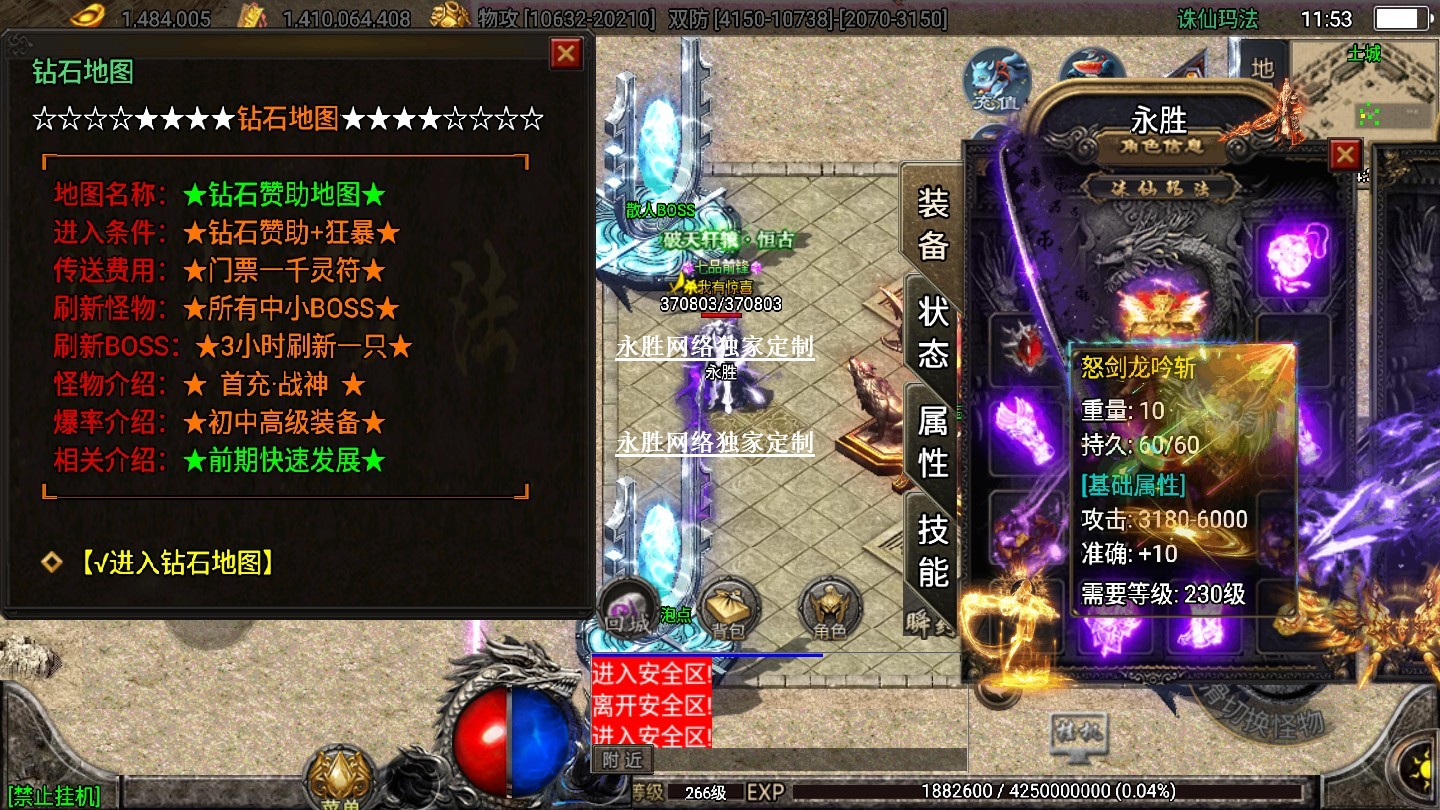The image size is (1440, 810).
Task: Open the 土城 minimap
Action: coord(1363,95)
